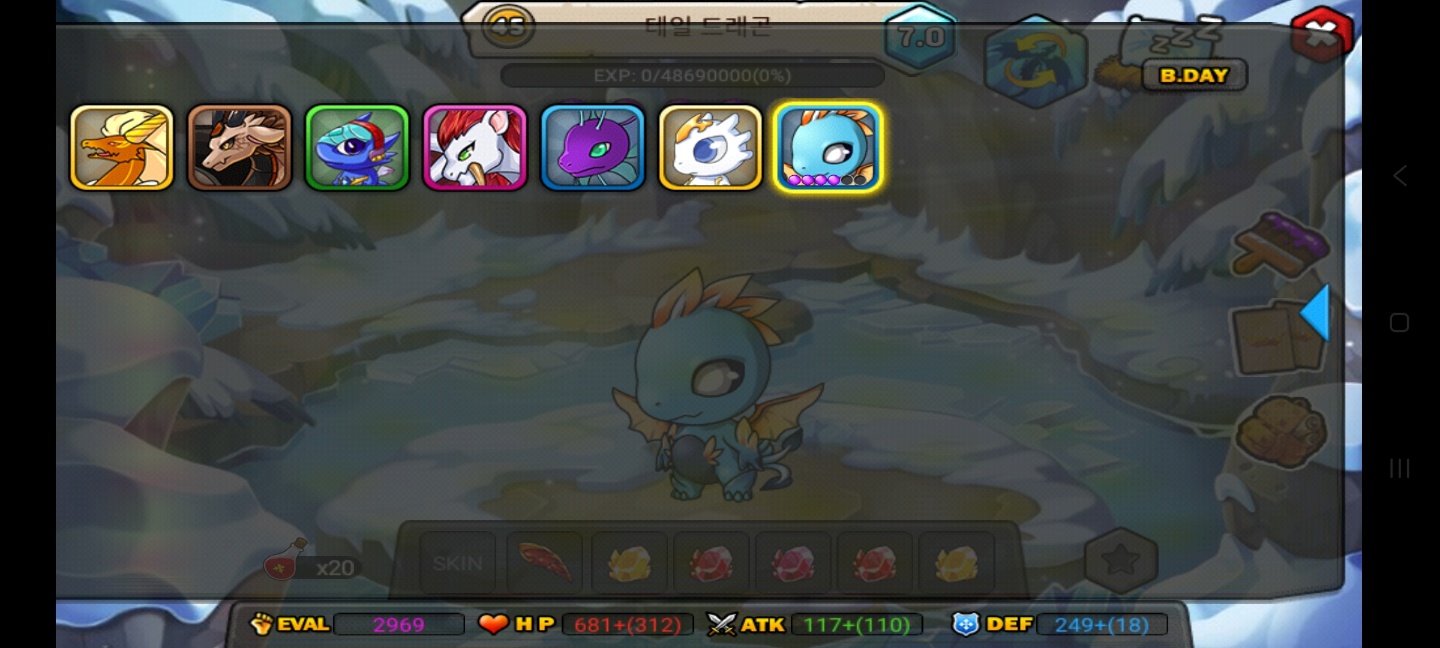Click the blue triangle arrow expander
This screenshot has width=1440, height=648.
click(1316, 313)
